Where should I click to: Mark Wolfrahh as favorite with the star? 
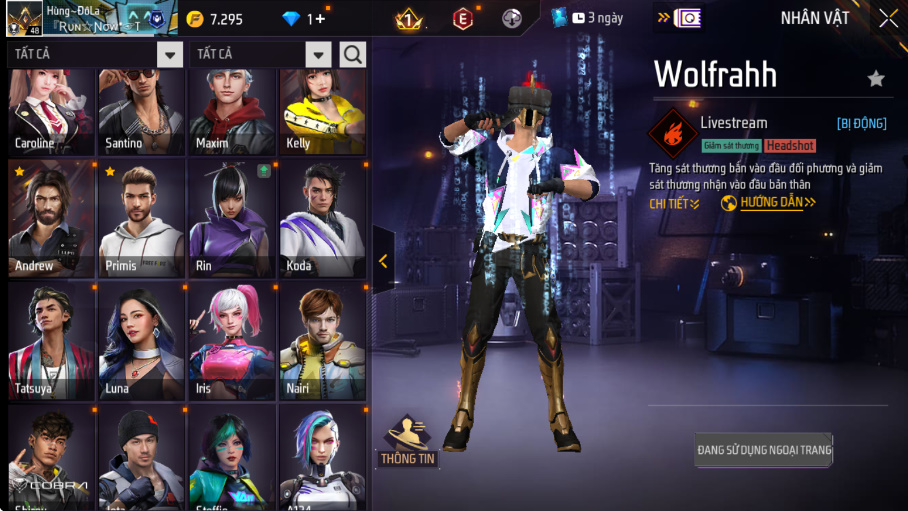click(876, 78)
